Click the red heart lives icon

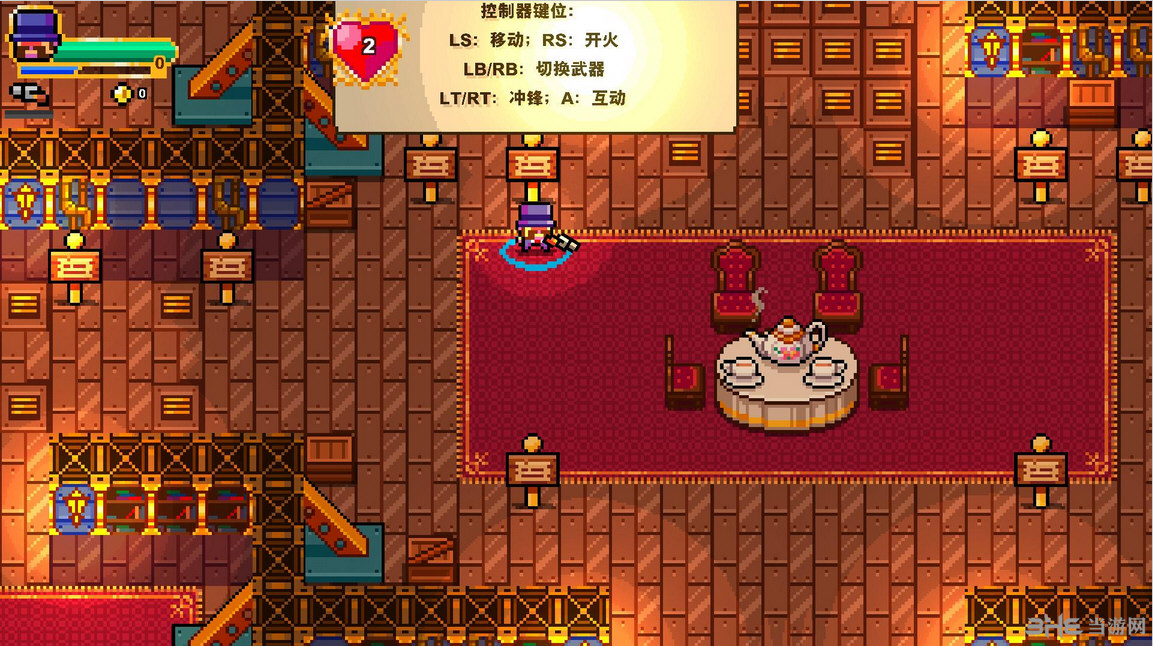(x=366, y=47)
